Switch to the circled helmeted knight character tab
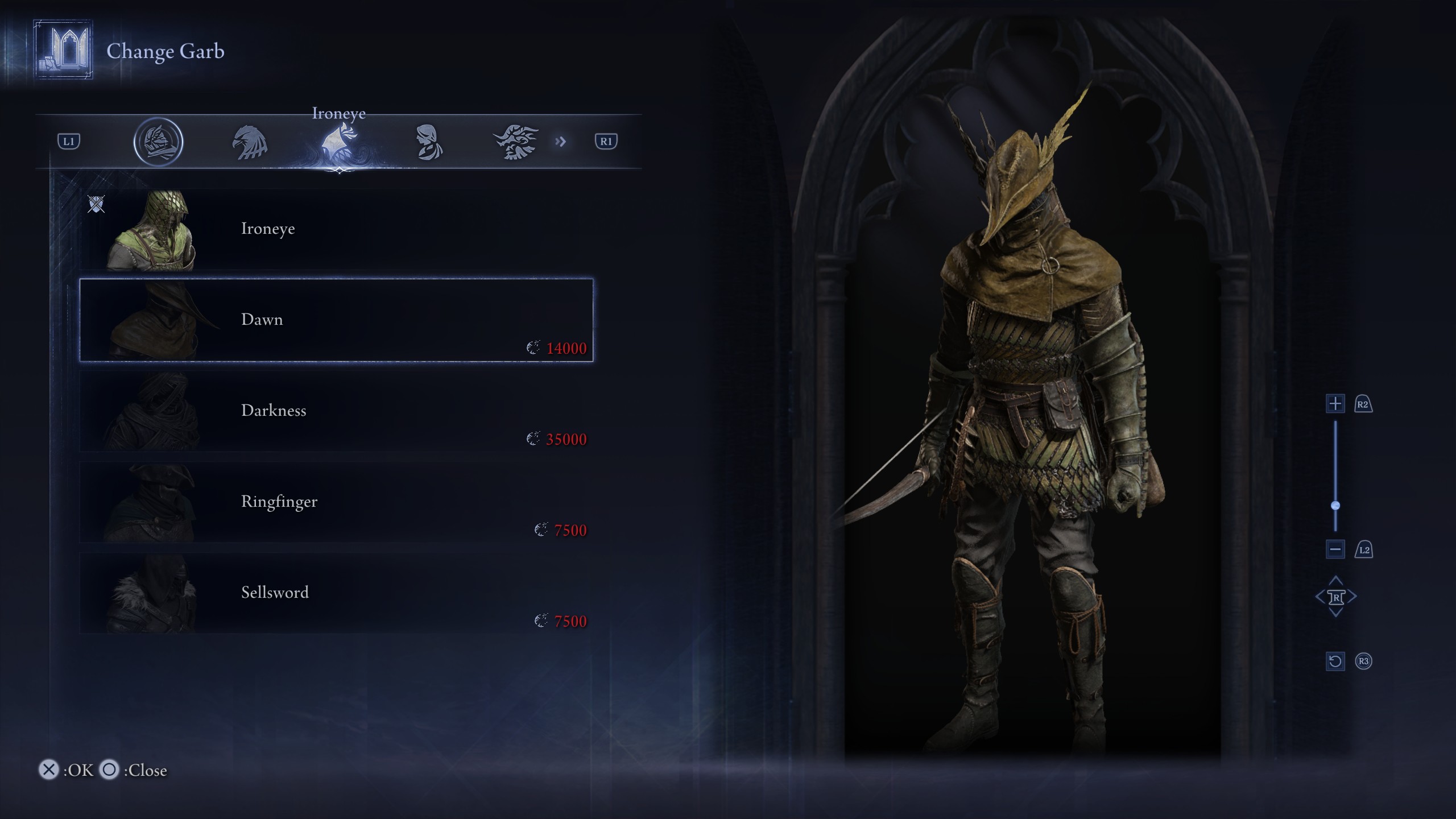1456x819 pixels. [x=158, y=142]
